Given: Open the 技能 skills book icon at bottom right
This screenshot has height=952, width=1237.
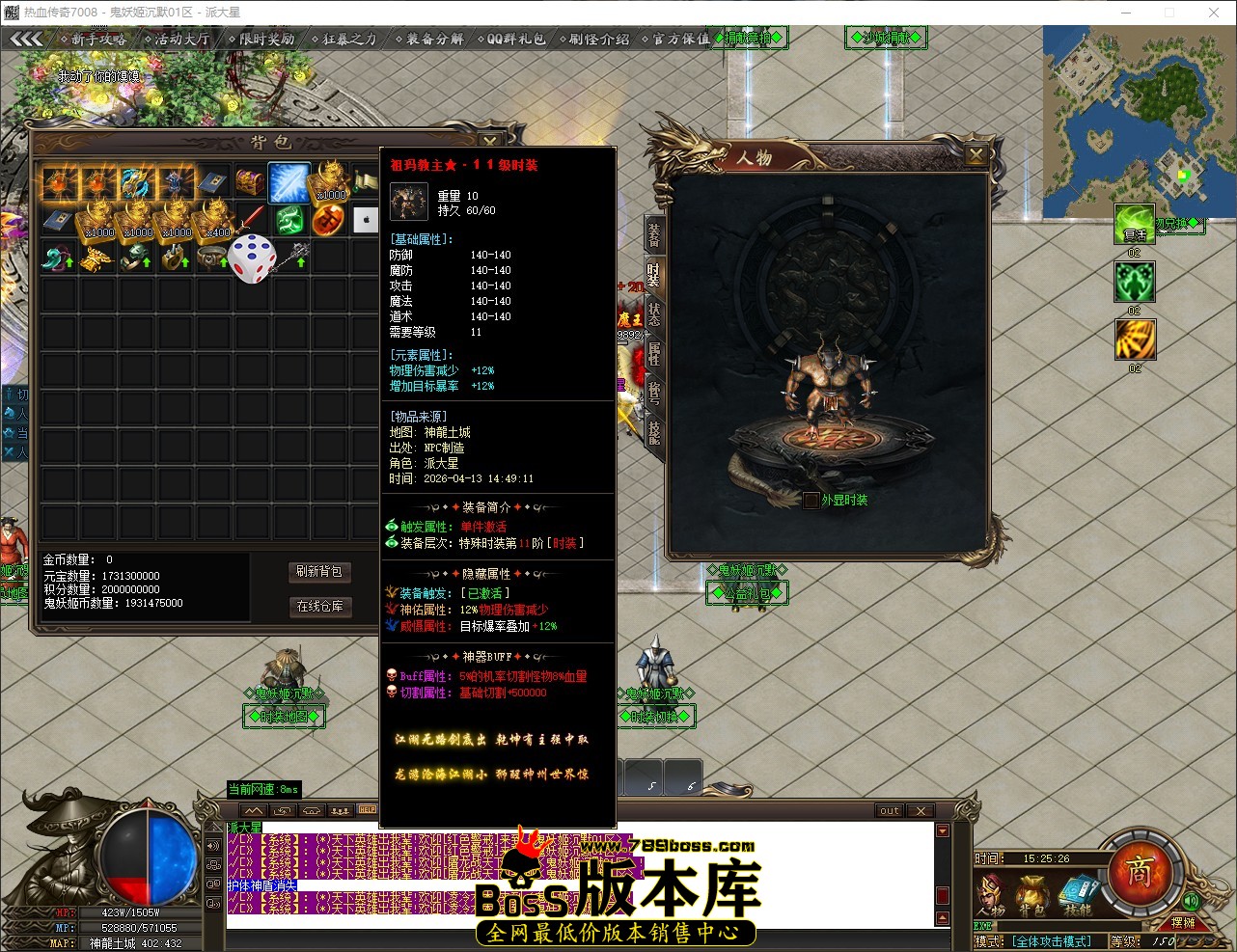Looking at the screenshot, I should (x=1078, y=894).
